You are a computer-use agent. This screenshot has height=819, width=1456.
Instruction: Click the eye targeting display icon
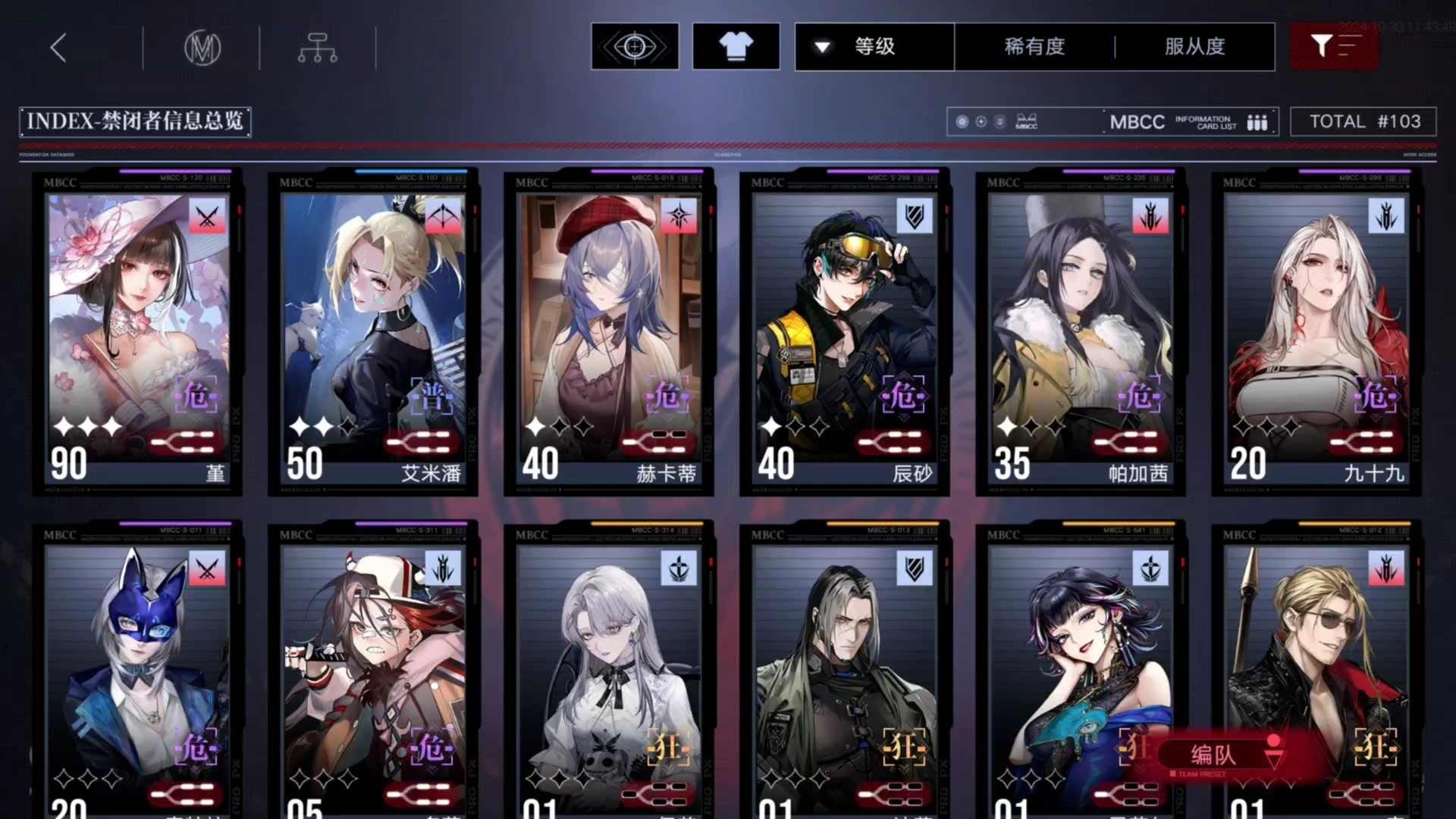click(x=634, y=45)
